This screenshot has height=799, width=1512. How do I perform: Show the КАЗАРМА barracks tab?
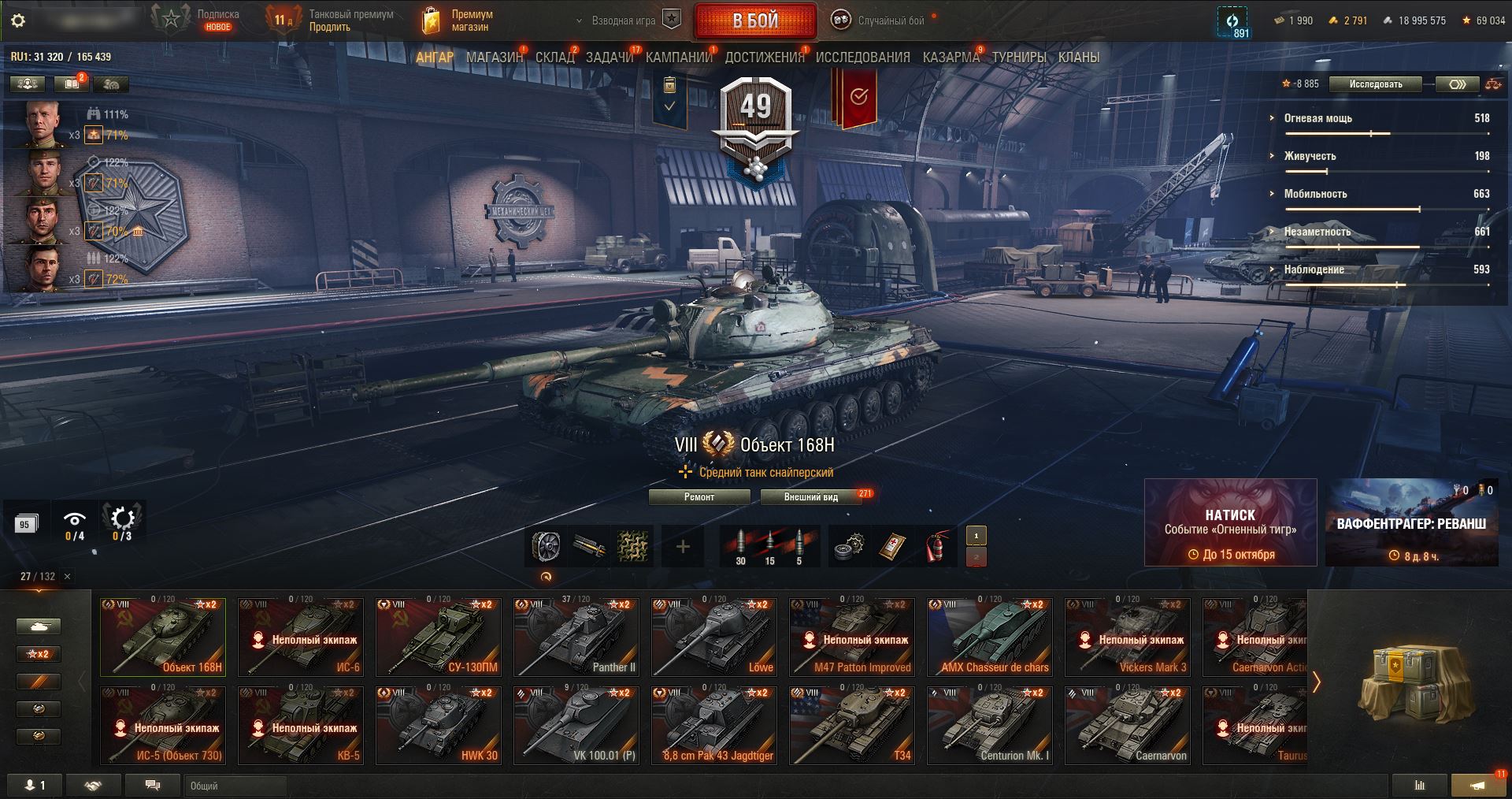click(x=951, y=58)
